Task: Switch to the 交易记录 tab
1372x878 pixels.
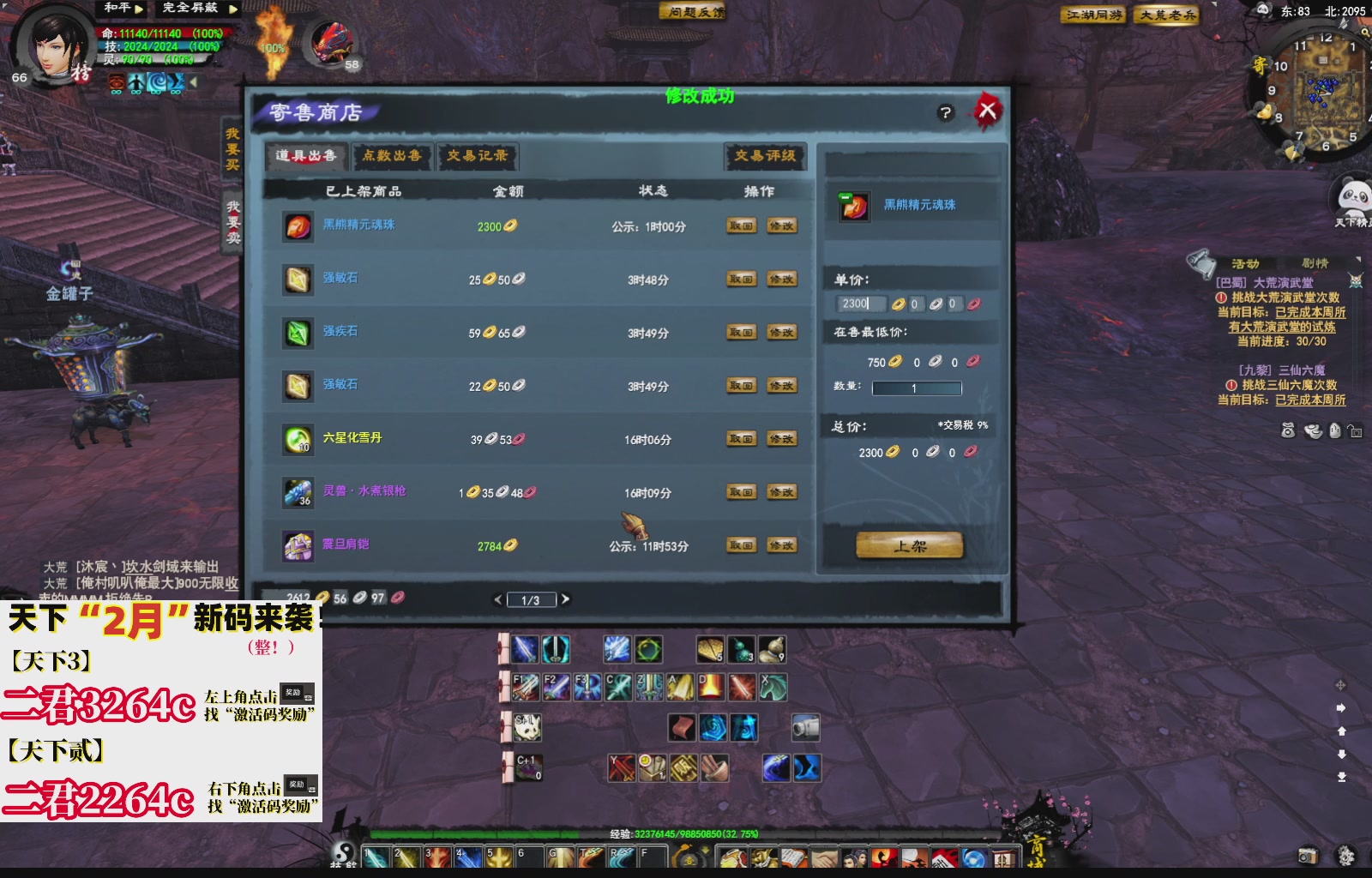Action: 478,157
